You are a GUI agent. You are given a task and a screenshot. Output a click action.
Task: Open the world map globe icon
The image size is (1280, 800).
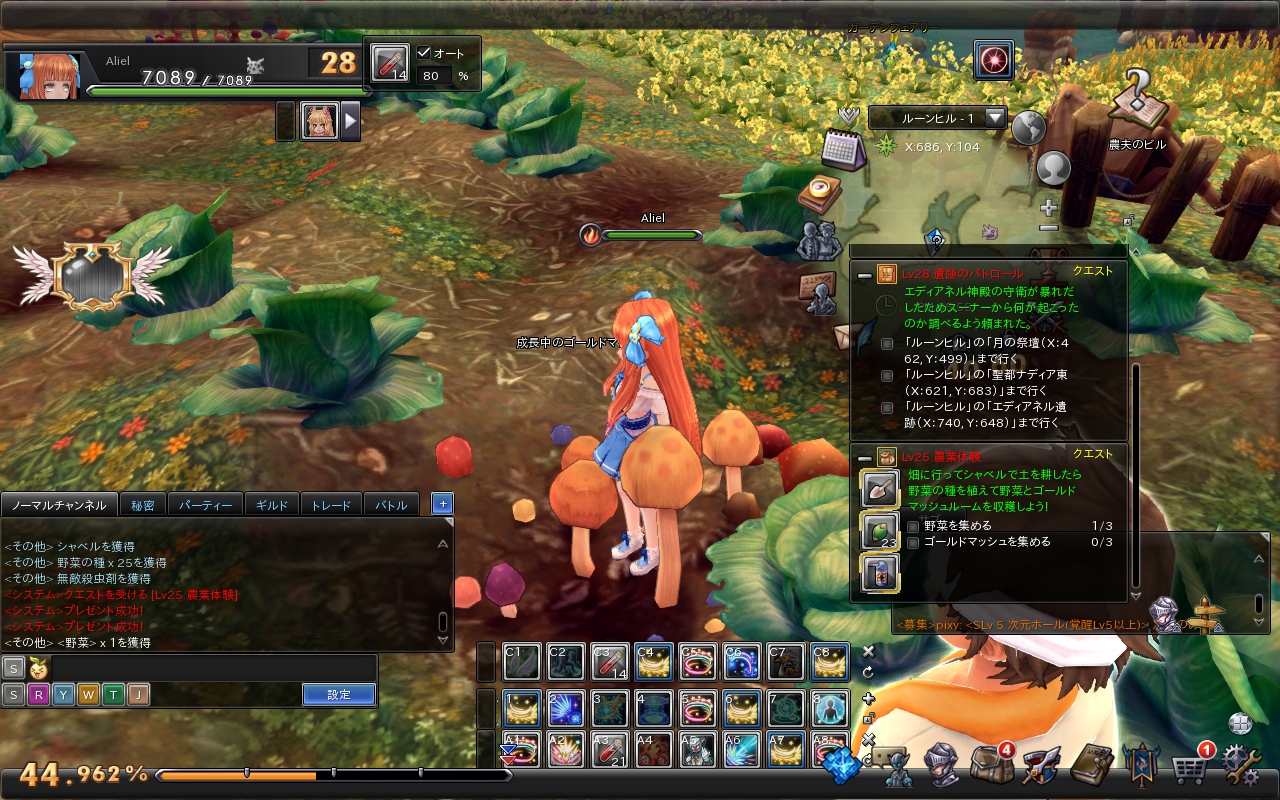1028,128
